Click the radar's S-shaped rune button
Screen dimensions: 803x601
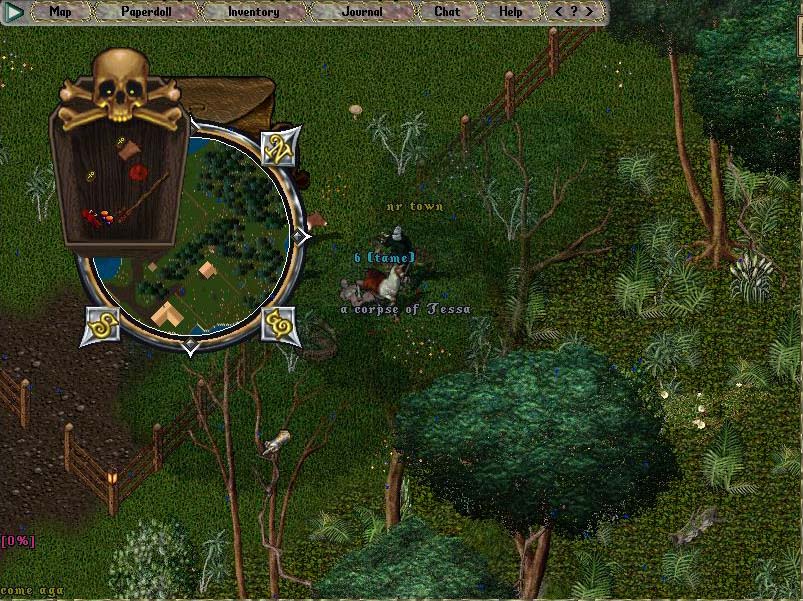coord(102,324)
